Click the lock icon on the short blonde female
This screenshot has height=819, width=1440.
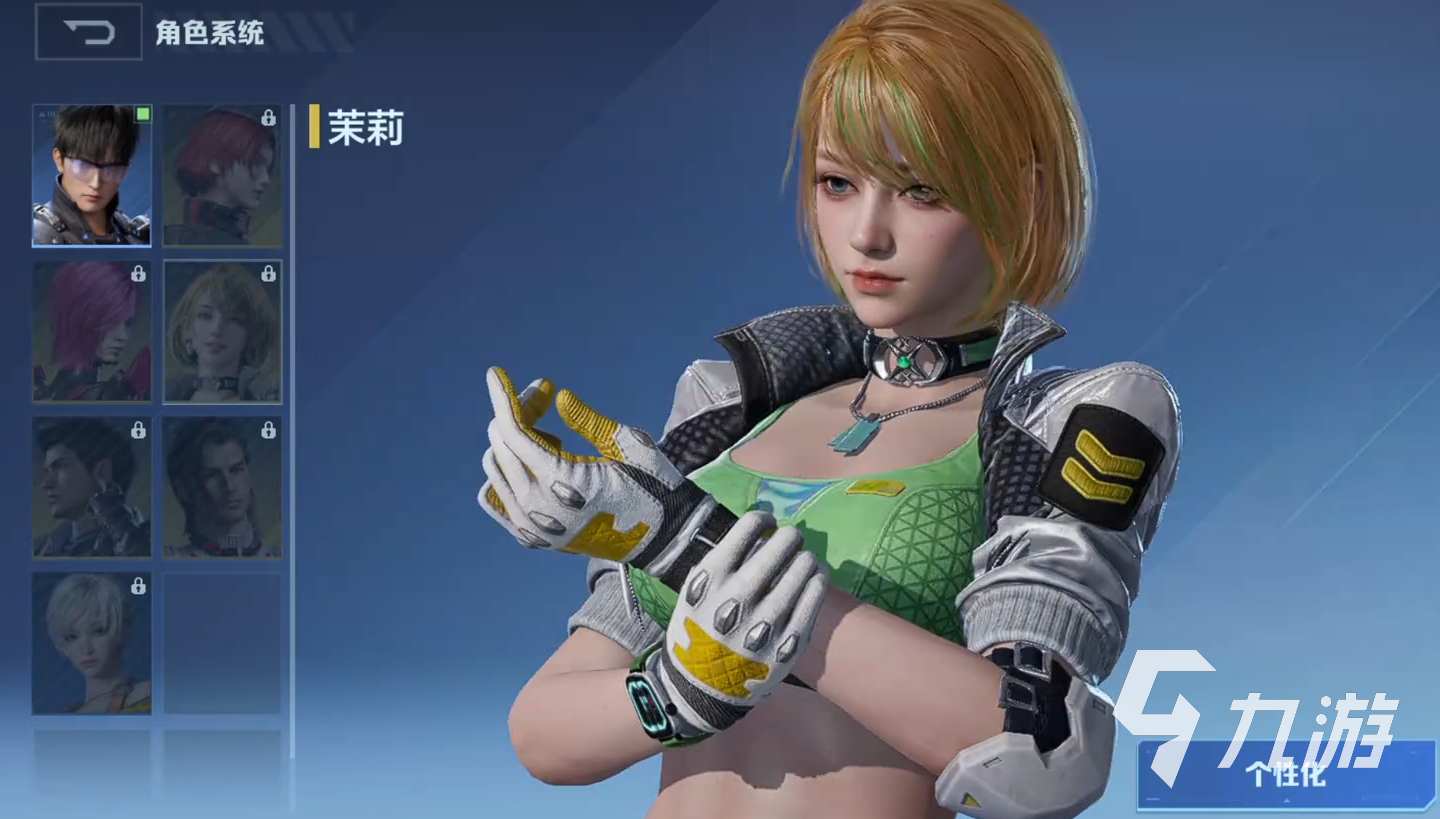pos(267,272)
